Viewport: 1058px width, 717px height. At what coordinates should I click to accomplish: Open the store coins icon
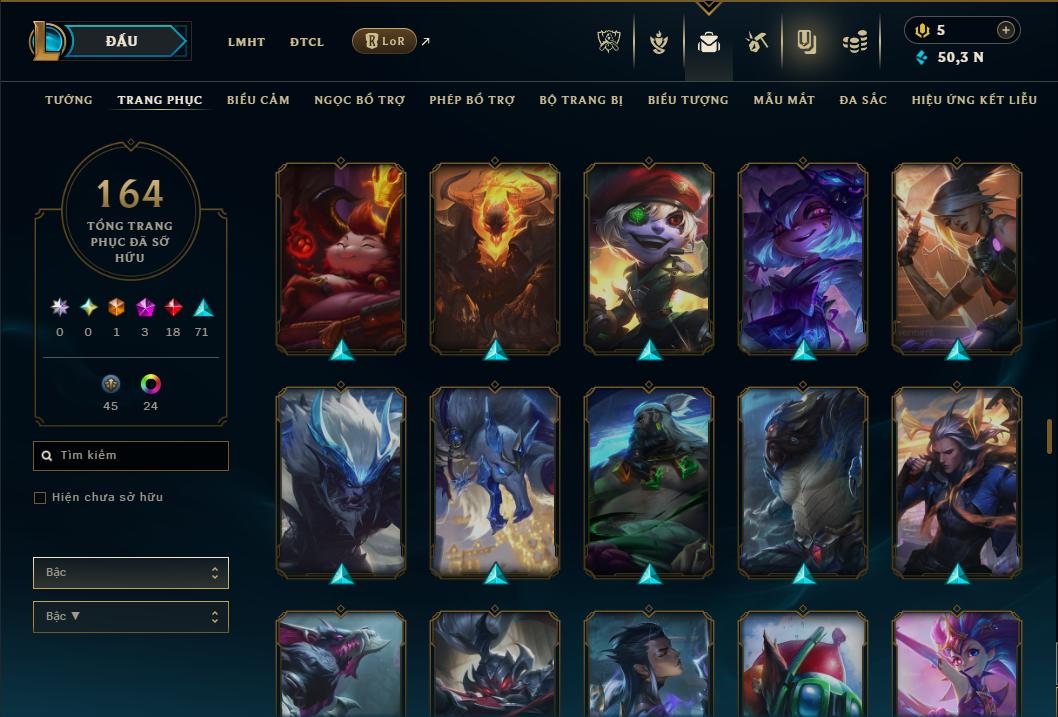[x=854, y=42]
